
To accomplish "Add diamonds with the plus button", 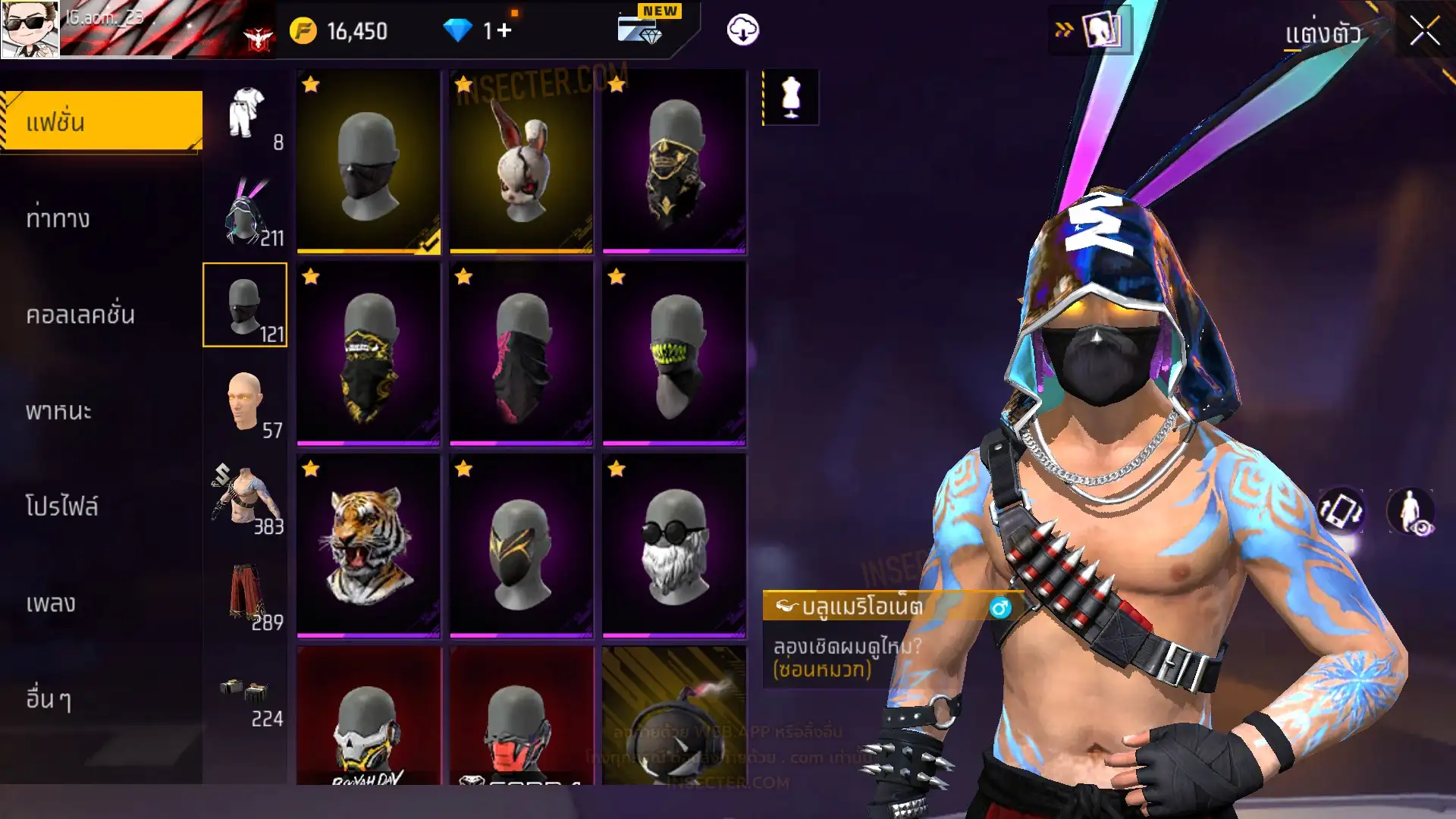I will pos(505,31).
